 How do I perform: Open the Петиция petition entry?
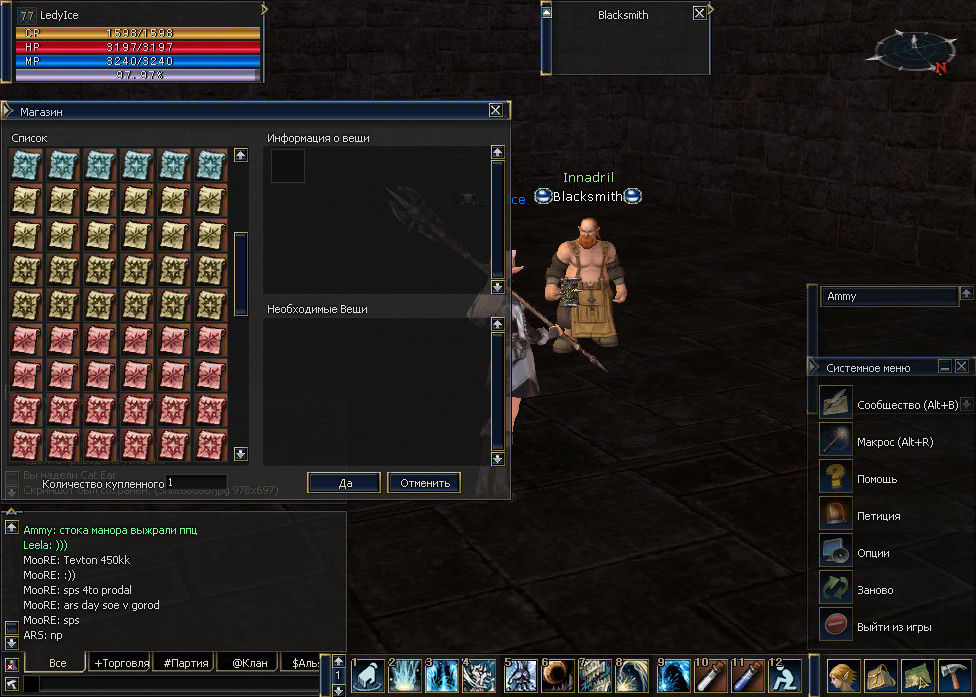878,516
